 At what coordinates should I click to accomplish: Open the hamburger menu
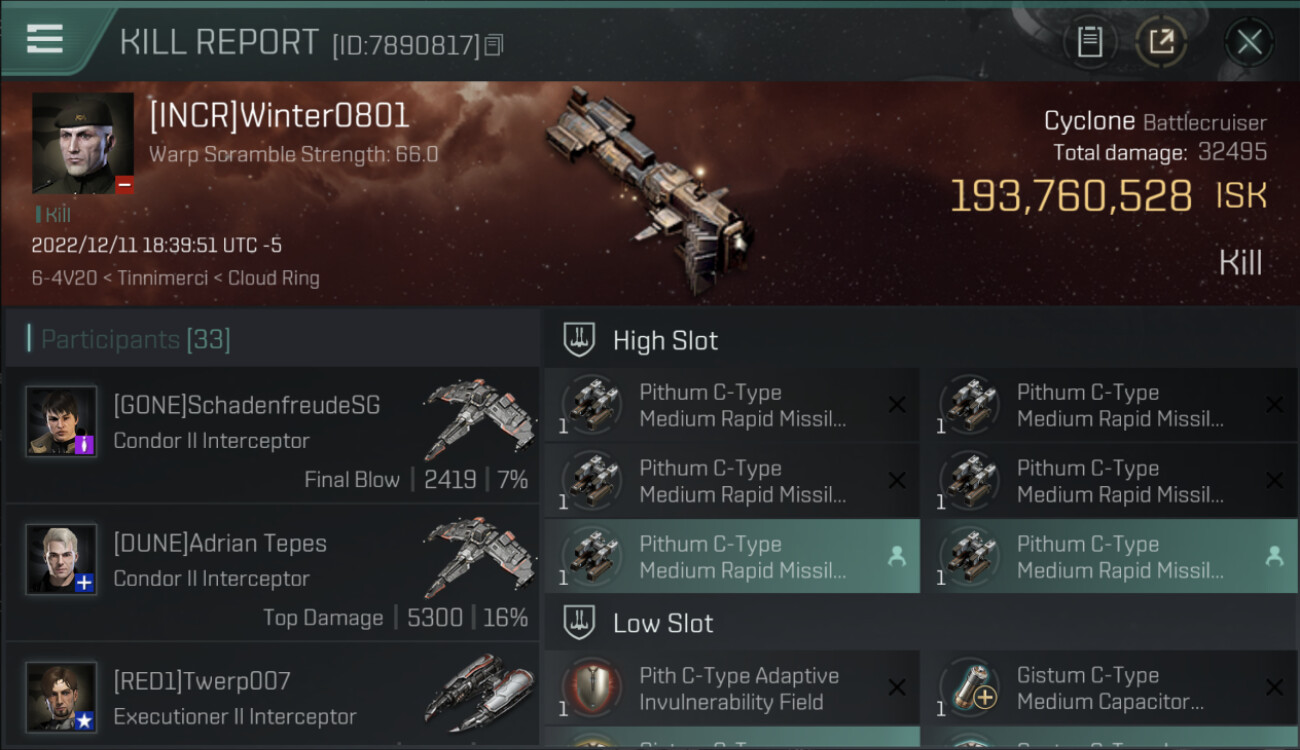[x=45, y=40]
